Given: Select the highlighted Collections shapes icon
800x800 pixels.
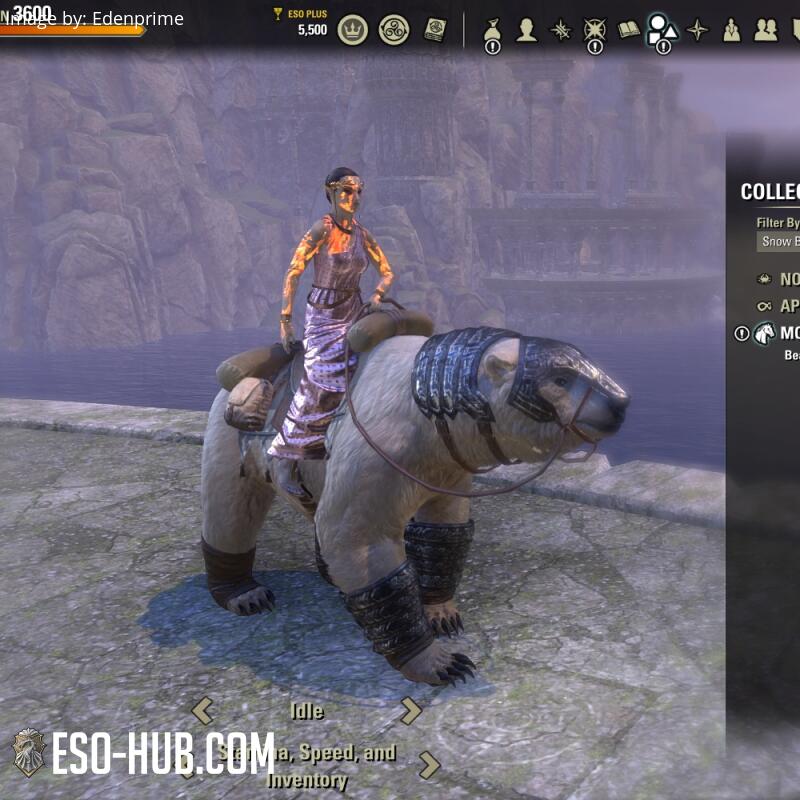Looking at the screenshot, I should (x=662, y=30).
